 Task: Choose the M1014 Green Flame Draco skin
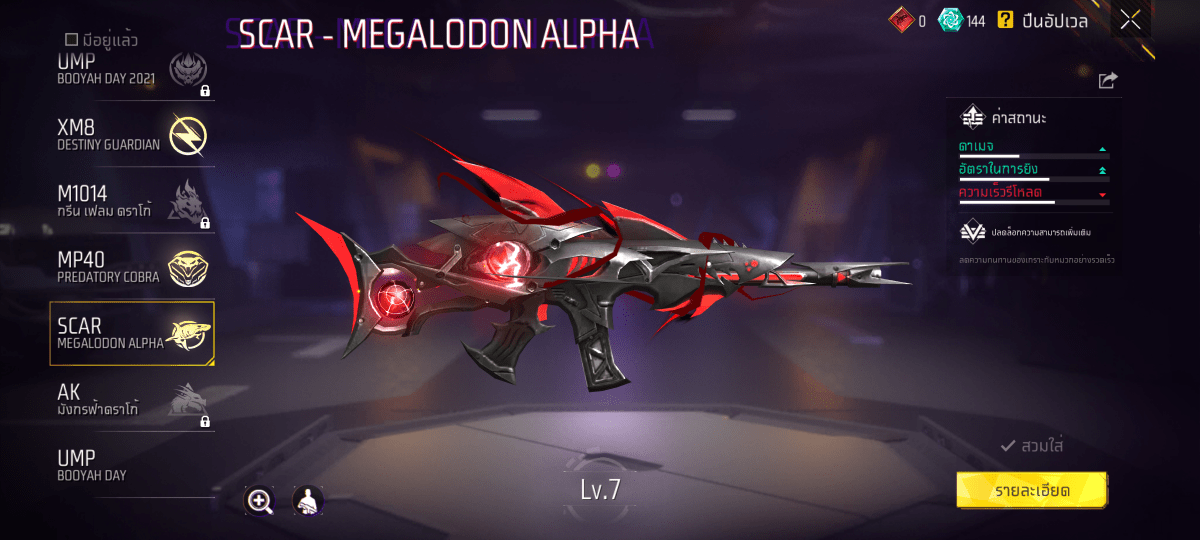(x=132, y=203)
